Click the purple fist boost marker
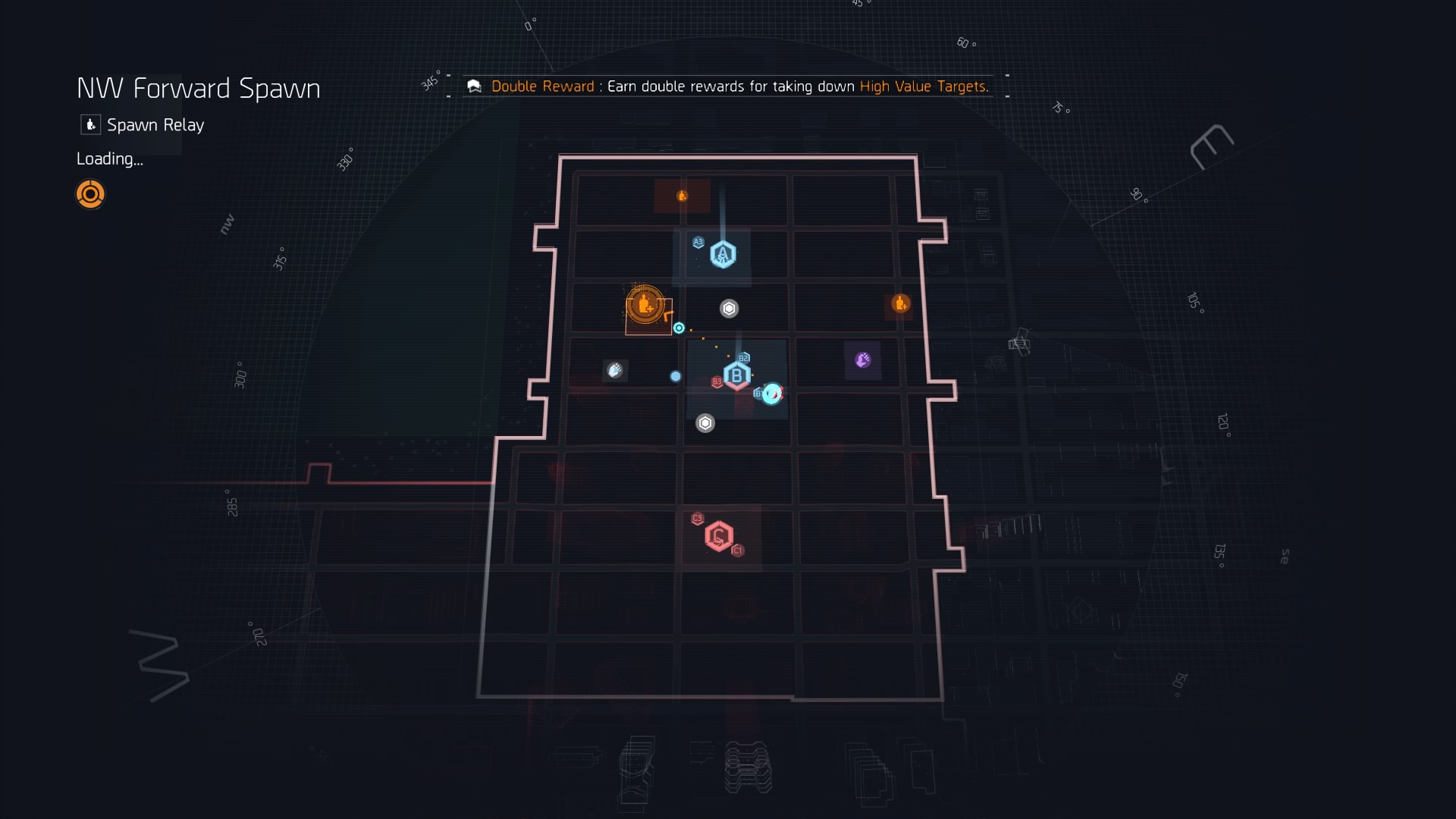 pos(862,359)
